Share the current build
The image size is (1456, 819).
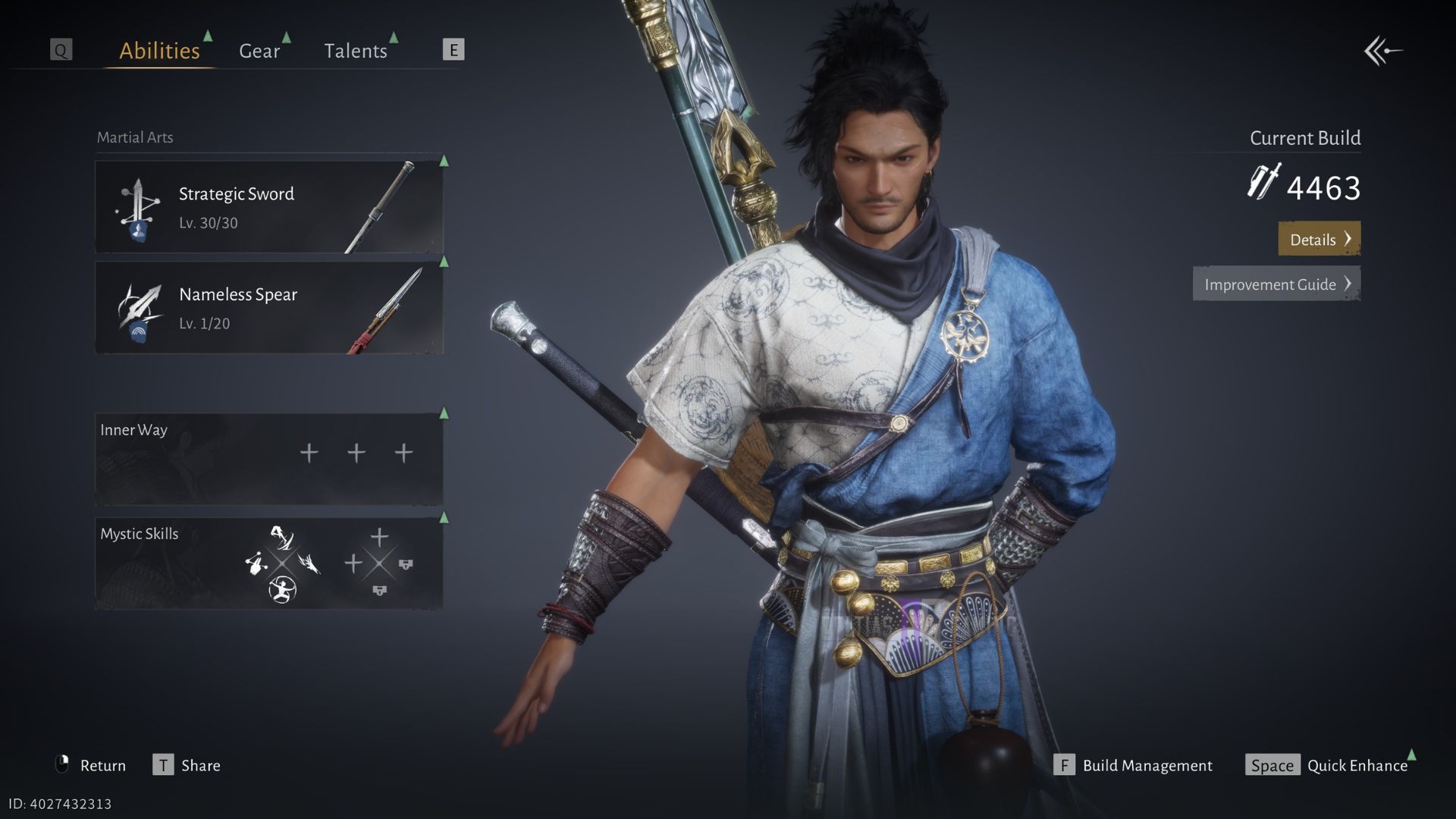pos(187,765)
